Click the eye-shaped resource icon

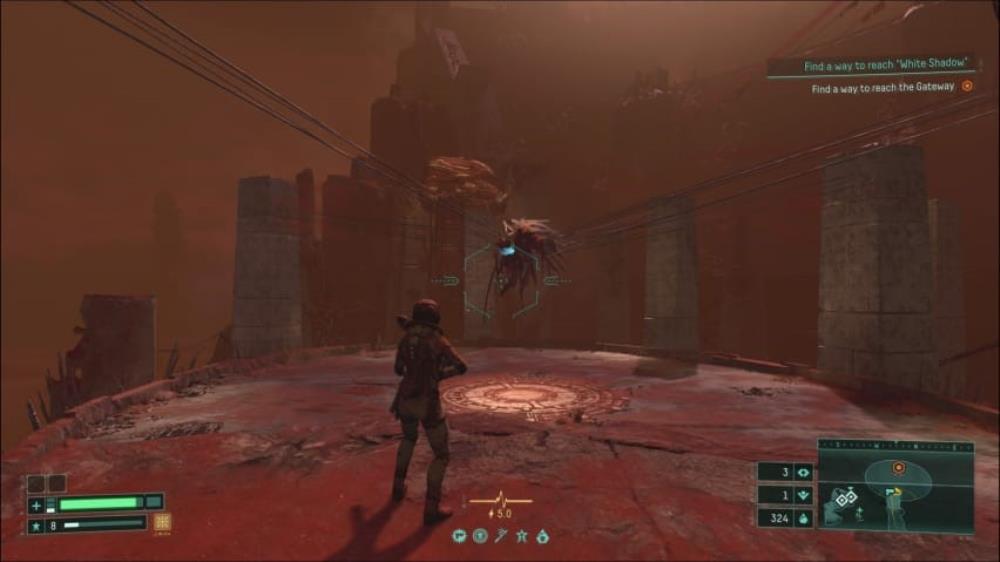coord(801,472)
